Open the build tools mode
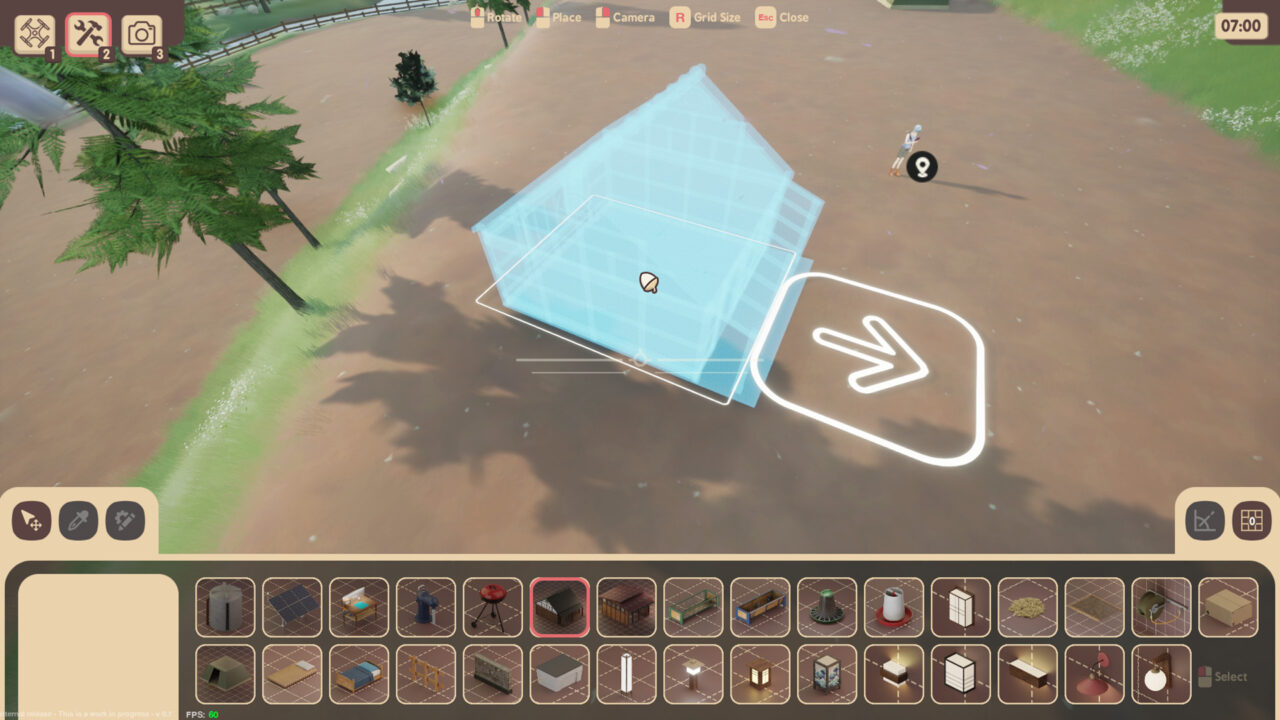 pyautogui.click(x=88, y=32)
